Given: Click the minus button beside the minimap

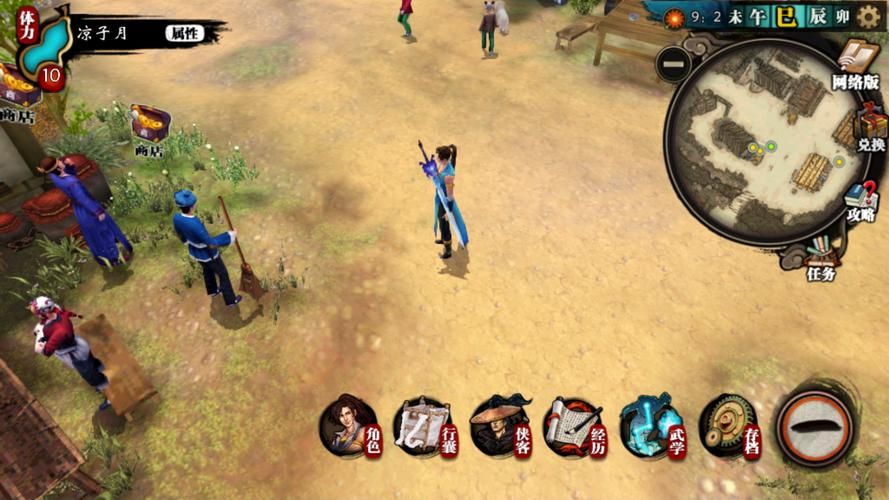Looking at the screenshot, I should point(674,65).
